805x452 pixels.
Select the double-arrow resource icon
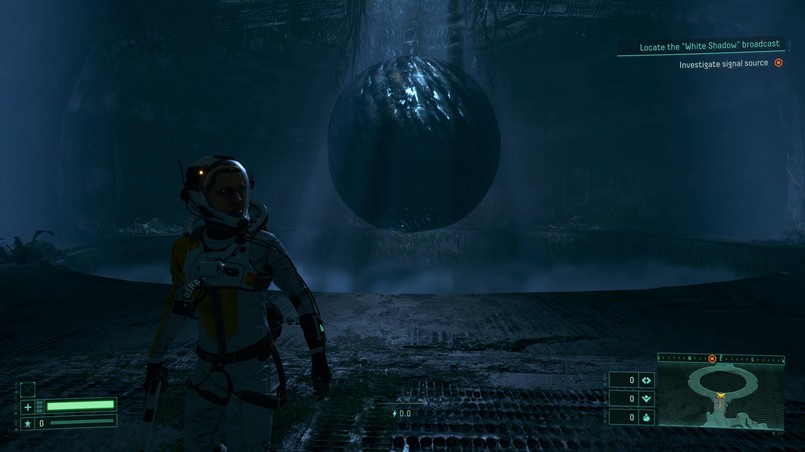pyautogui.click(x=646, y=380)
